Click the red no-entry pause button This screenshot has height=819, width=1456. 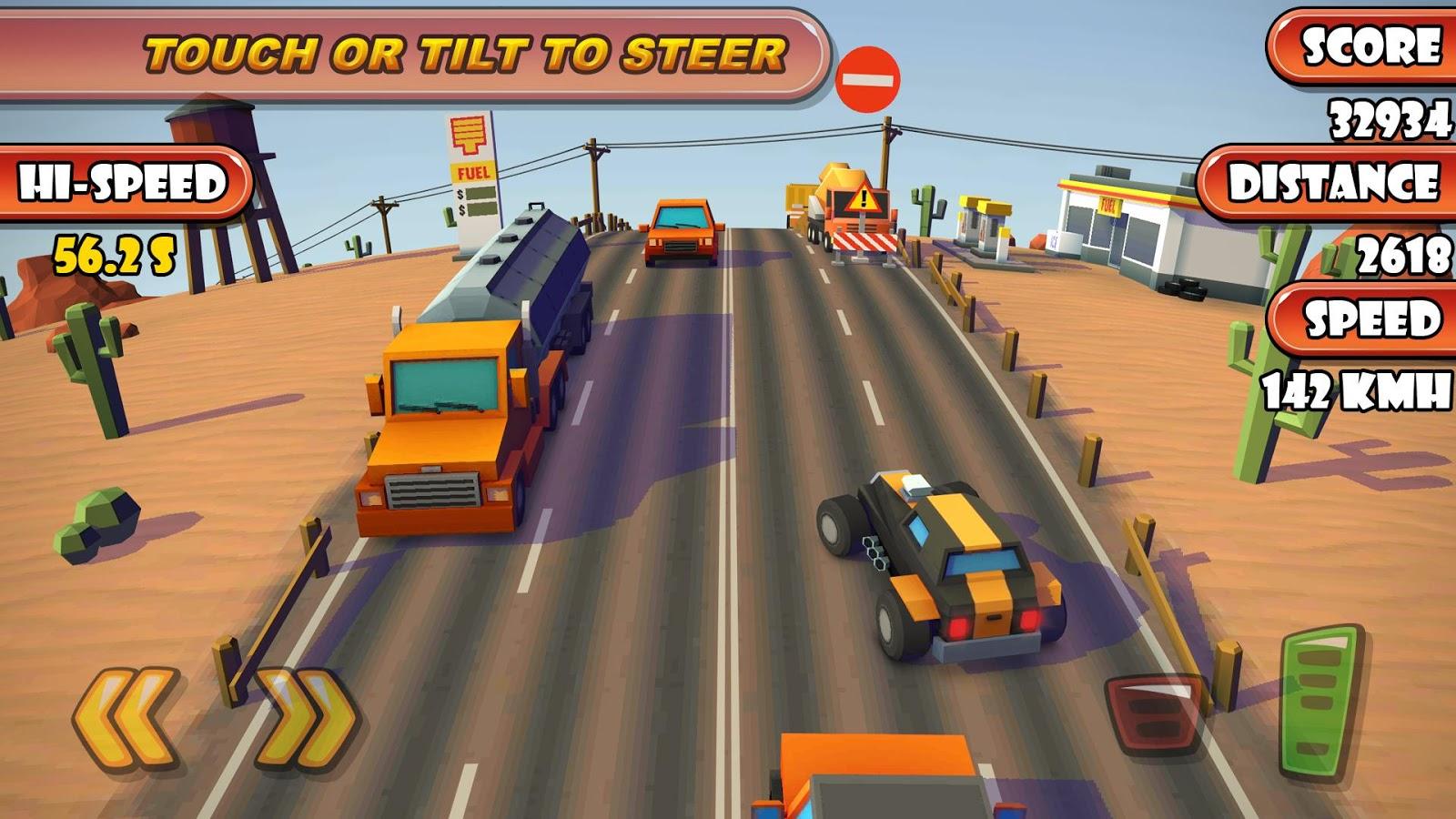pyautogui.click(x=867, y=80)
